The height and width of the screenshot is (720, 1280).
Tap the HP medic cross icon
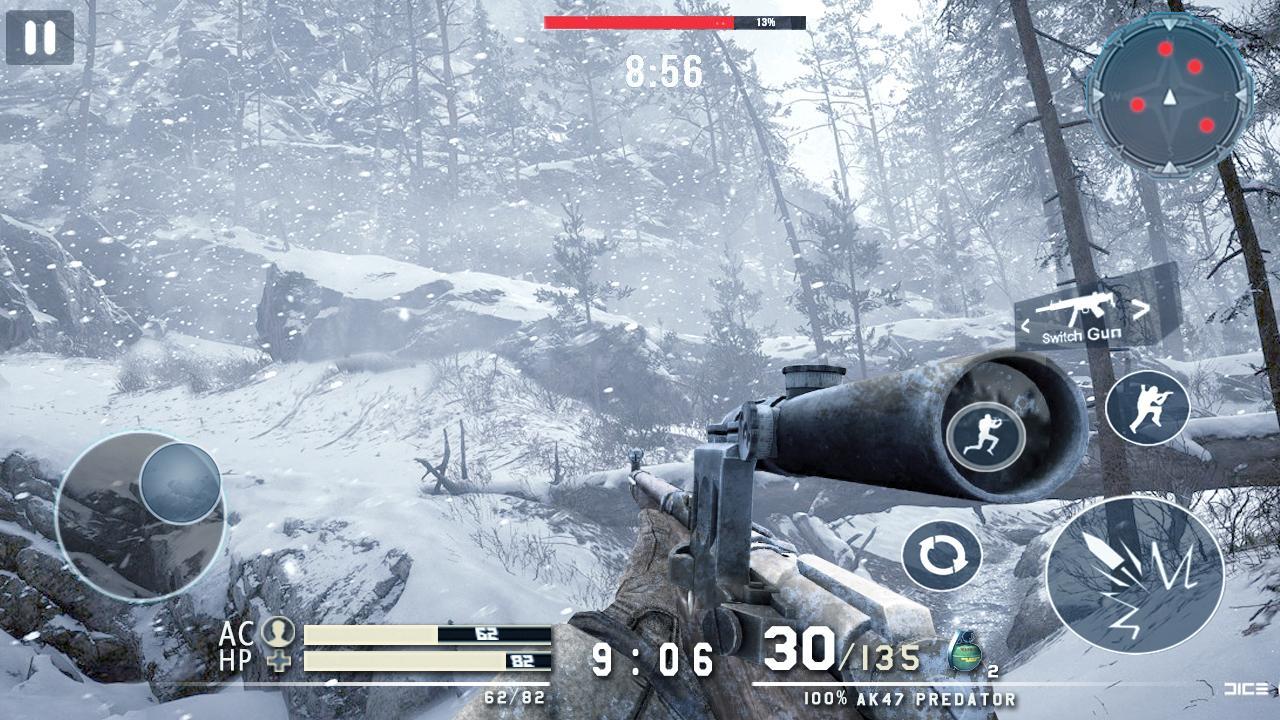point(279,660)
